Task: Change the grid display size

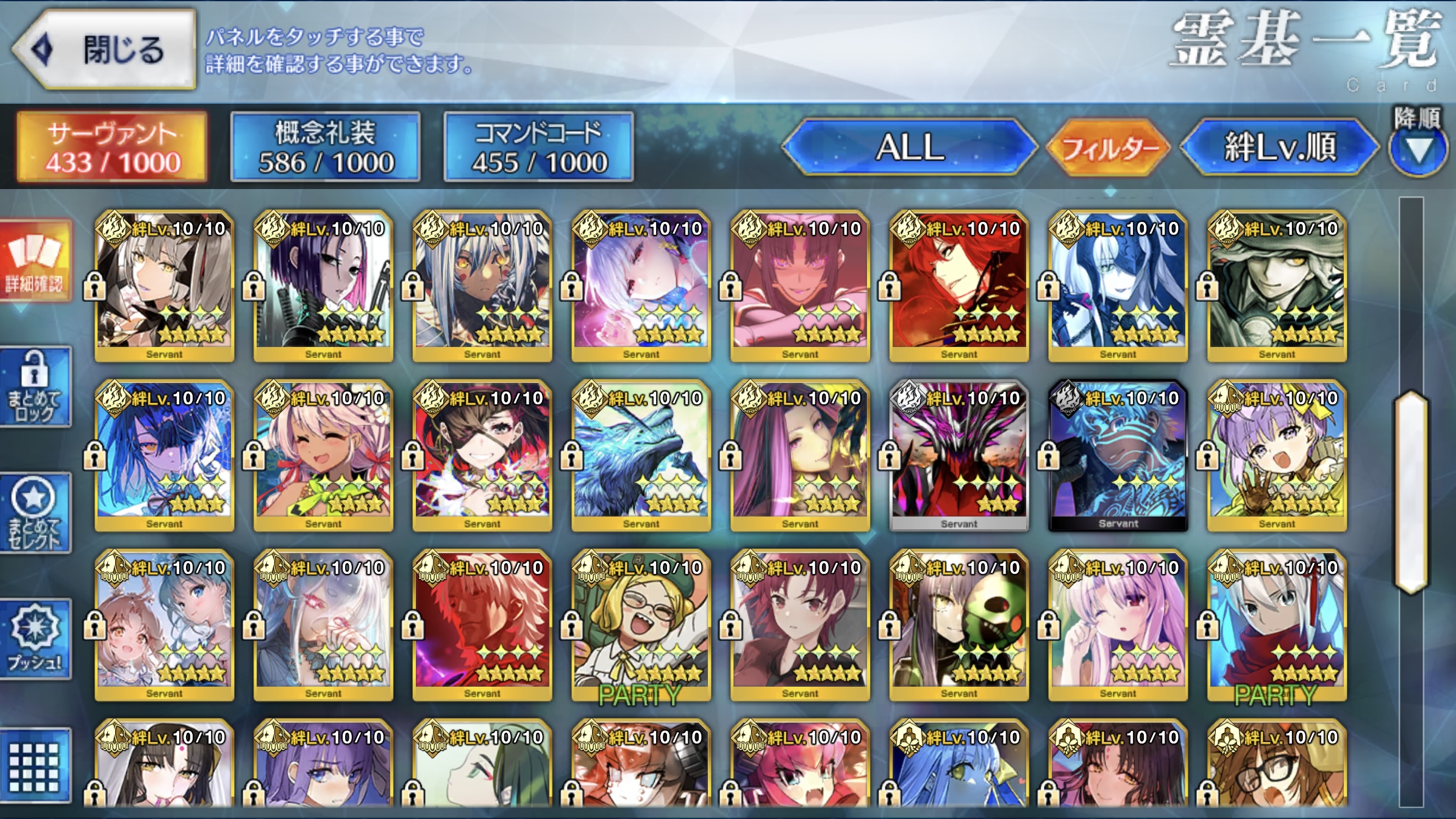Action: pyautogui.click(x=35, y=766)
